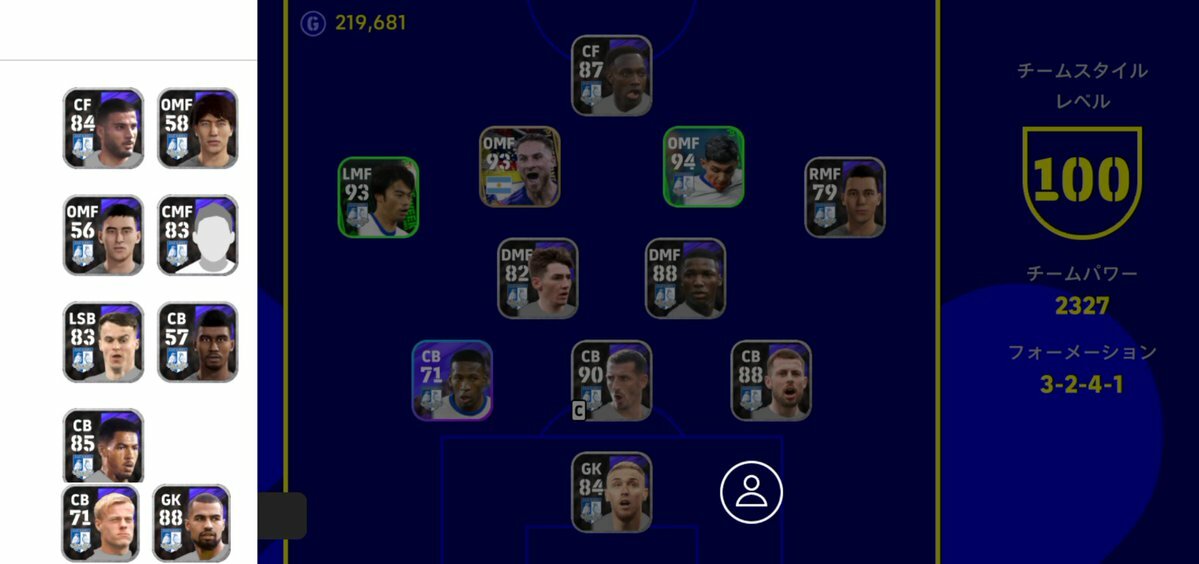Select the CMF 83 card with blank silhouette

pos(198,235)
